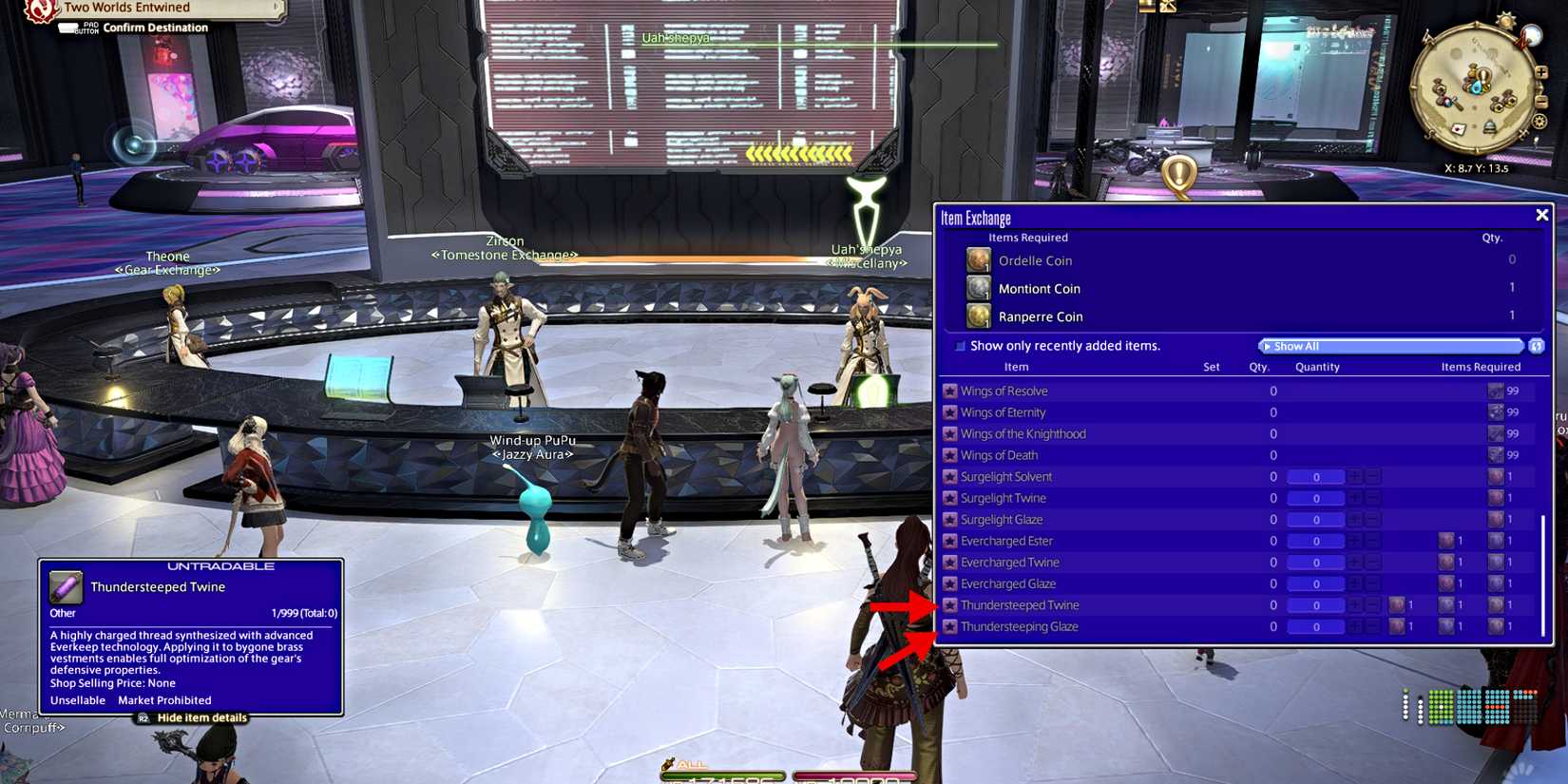This screenshot has height=784, width=1568.
Task: Toggle the favorite star on Wings of Death
Action: click(950, 454)
